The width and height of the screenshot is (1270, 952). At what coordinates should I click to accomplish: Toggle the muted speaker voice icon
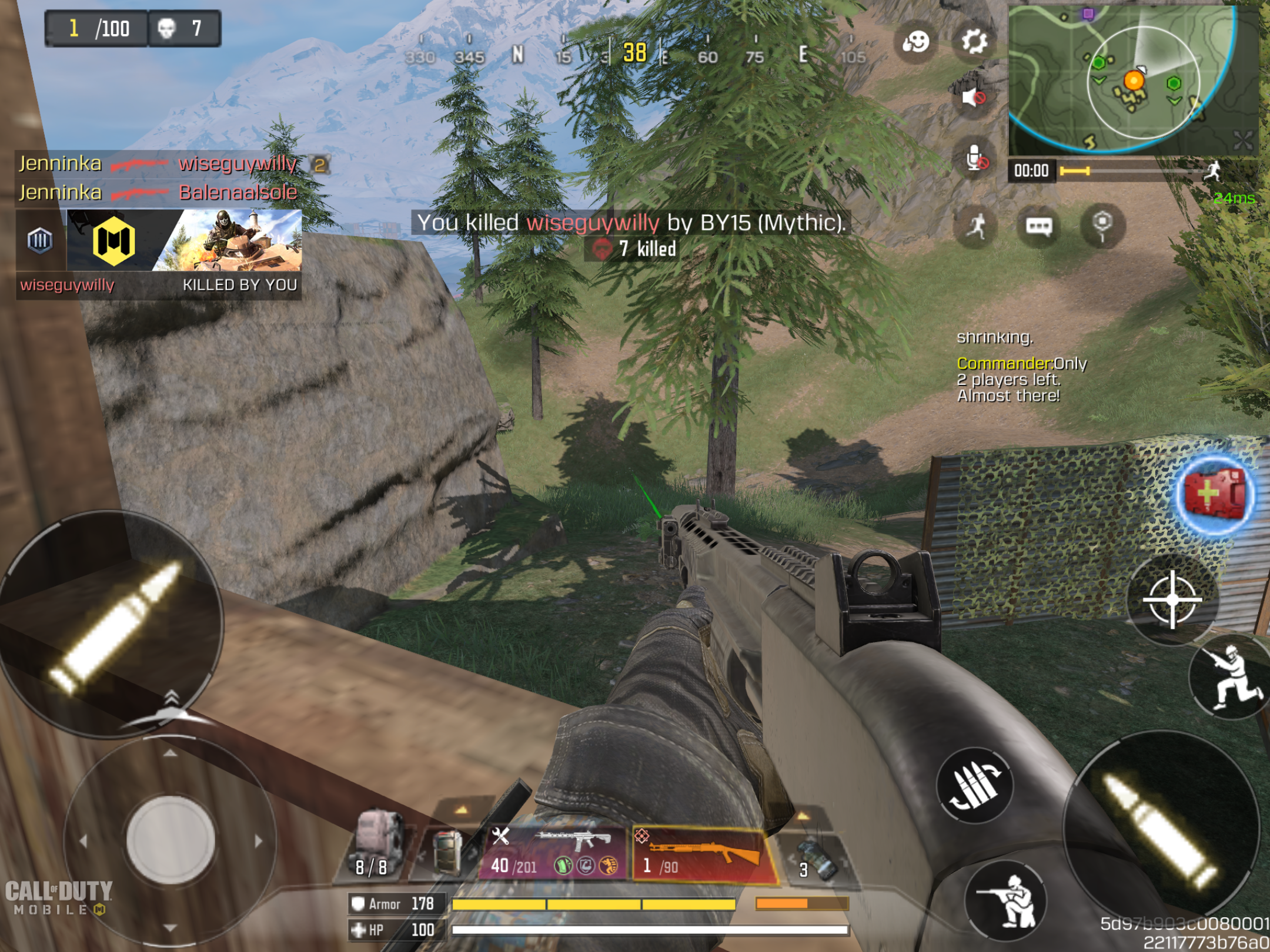(974, 96)
